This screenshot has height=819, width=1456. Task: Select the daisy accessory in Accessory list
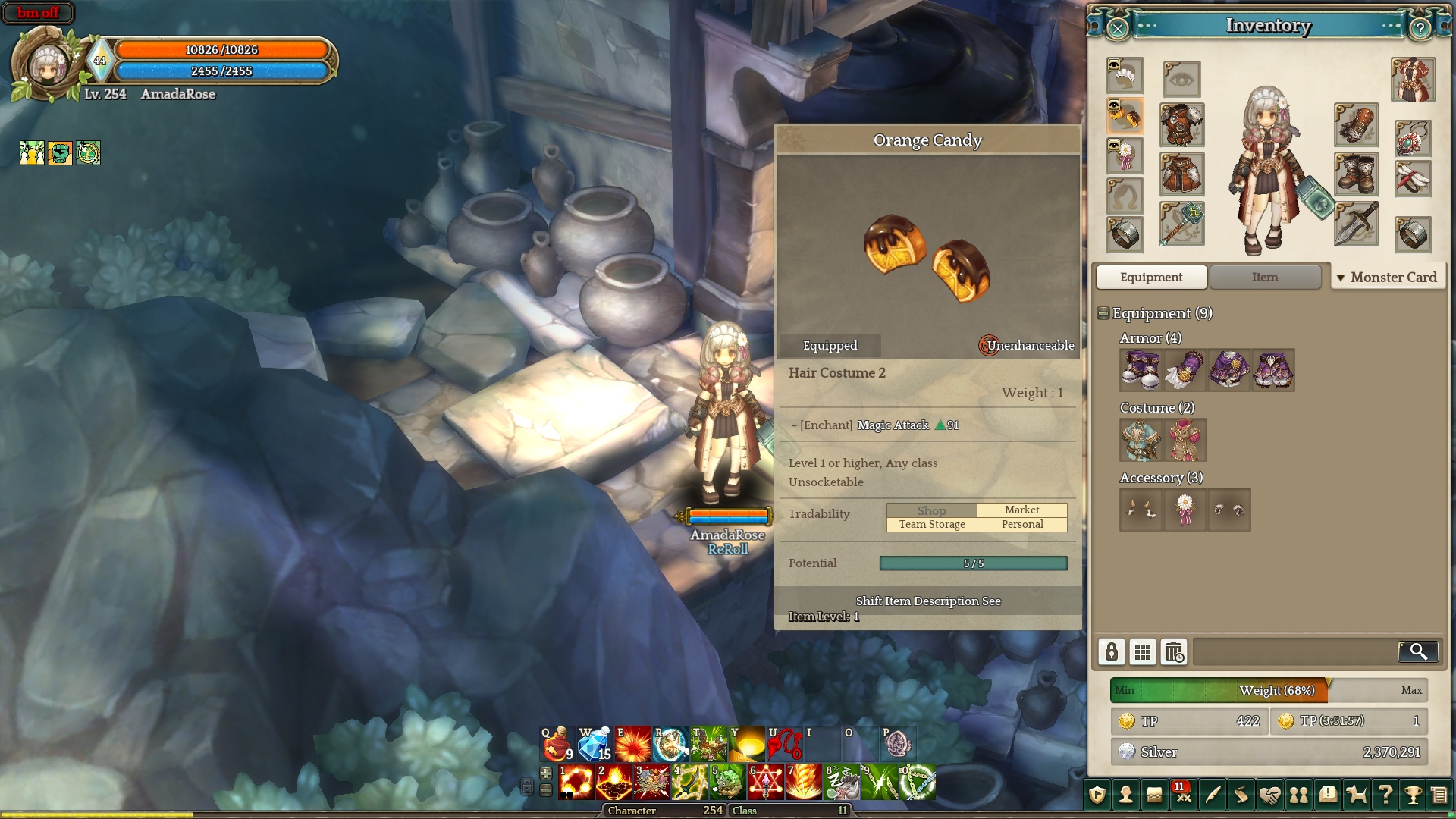pos(1185,510)
